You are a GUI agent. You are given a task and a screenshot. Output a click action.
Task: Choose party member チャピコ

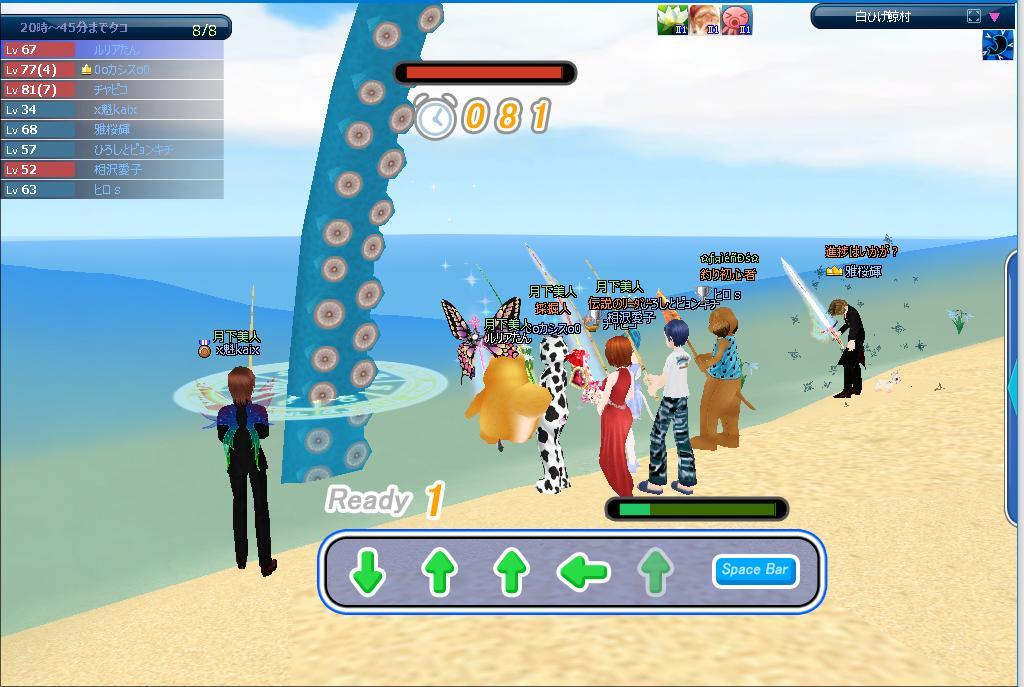pos(112,90)
